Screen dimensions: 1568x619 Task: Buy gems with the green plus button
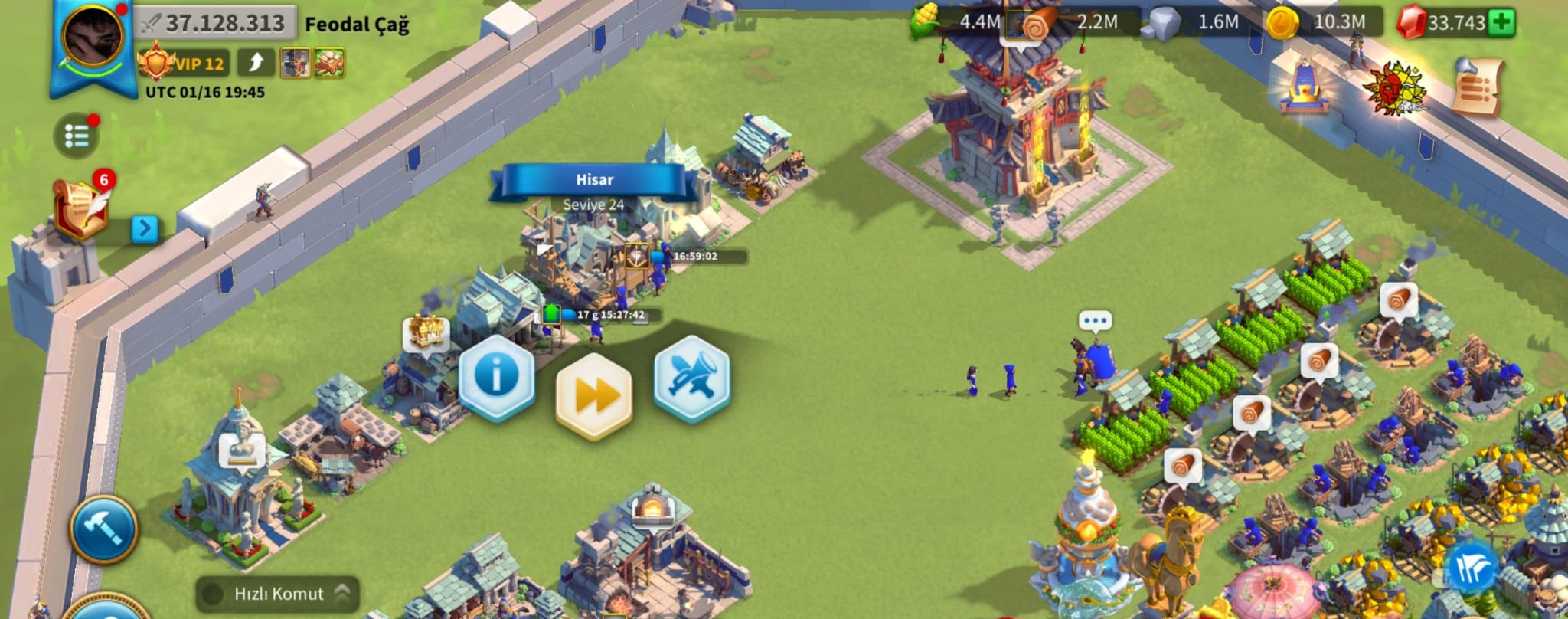pyautogui.click(x=1502, y=22)
